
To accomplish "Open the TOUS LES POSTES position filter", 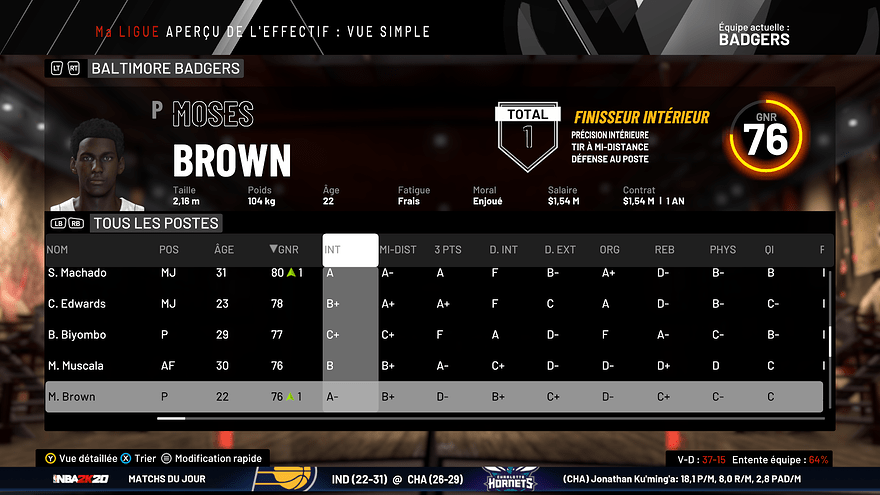I will coord(155,223).
